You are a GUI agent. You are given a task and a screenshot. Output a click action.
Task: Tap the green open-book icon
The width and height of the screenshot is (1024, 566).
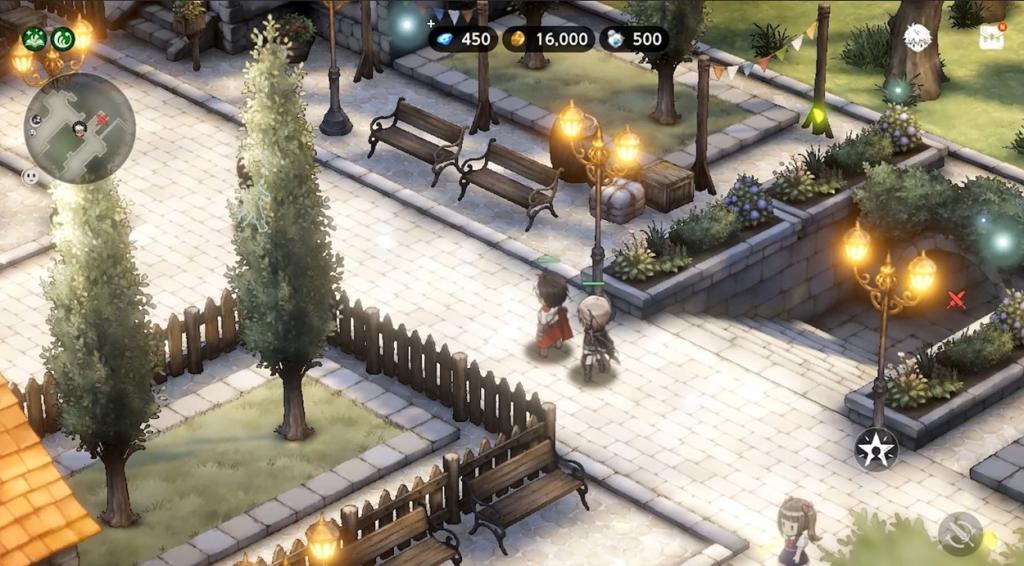(34, 39)
